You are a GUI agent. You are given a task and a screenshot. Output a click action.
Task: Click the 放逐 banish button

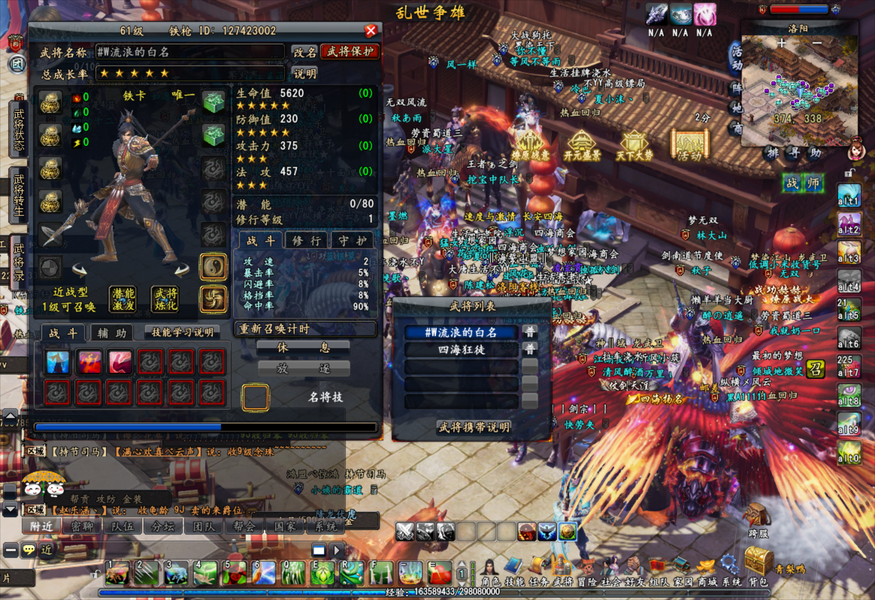315,367
